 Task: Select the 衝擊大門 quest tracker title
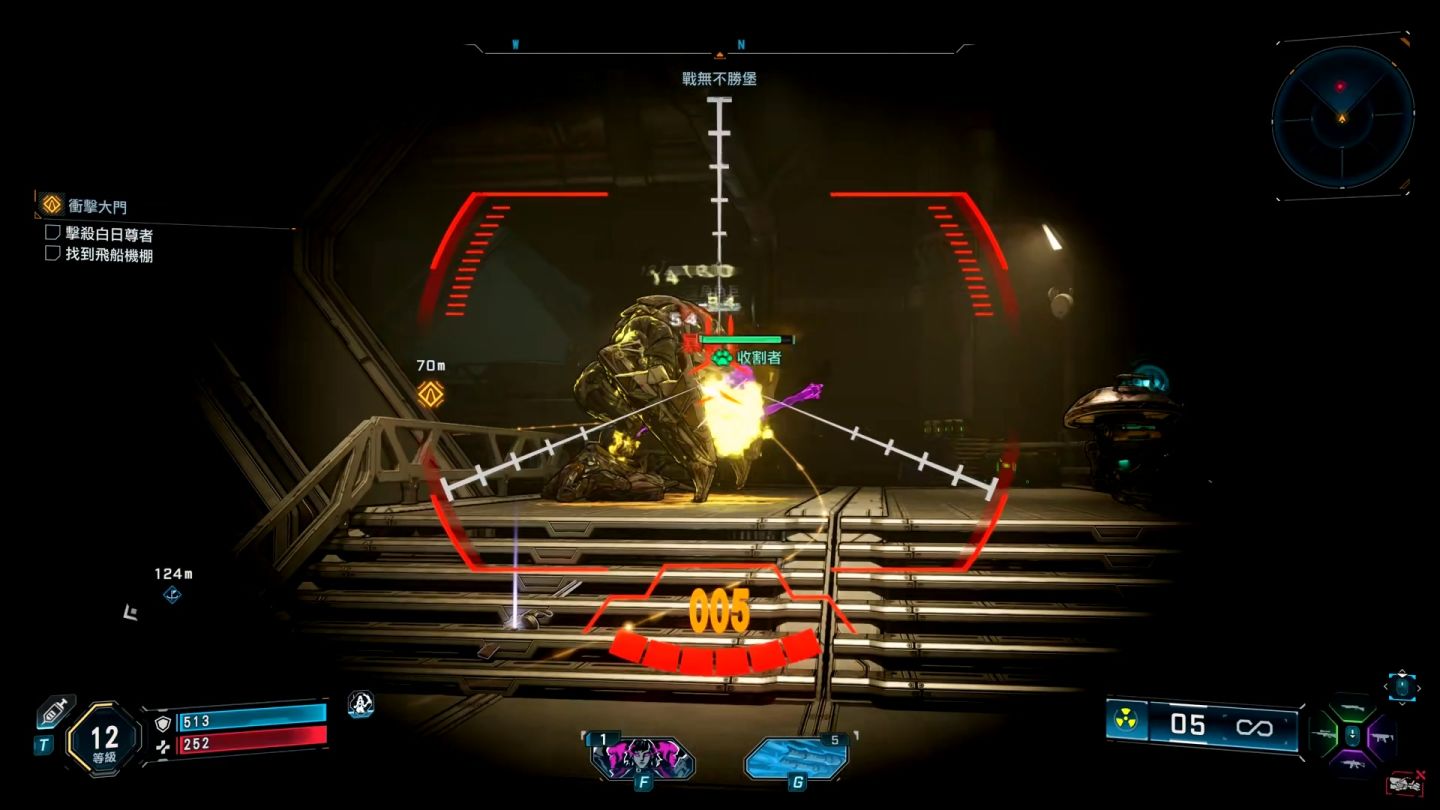point(96,206)
